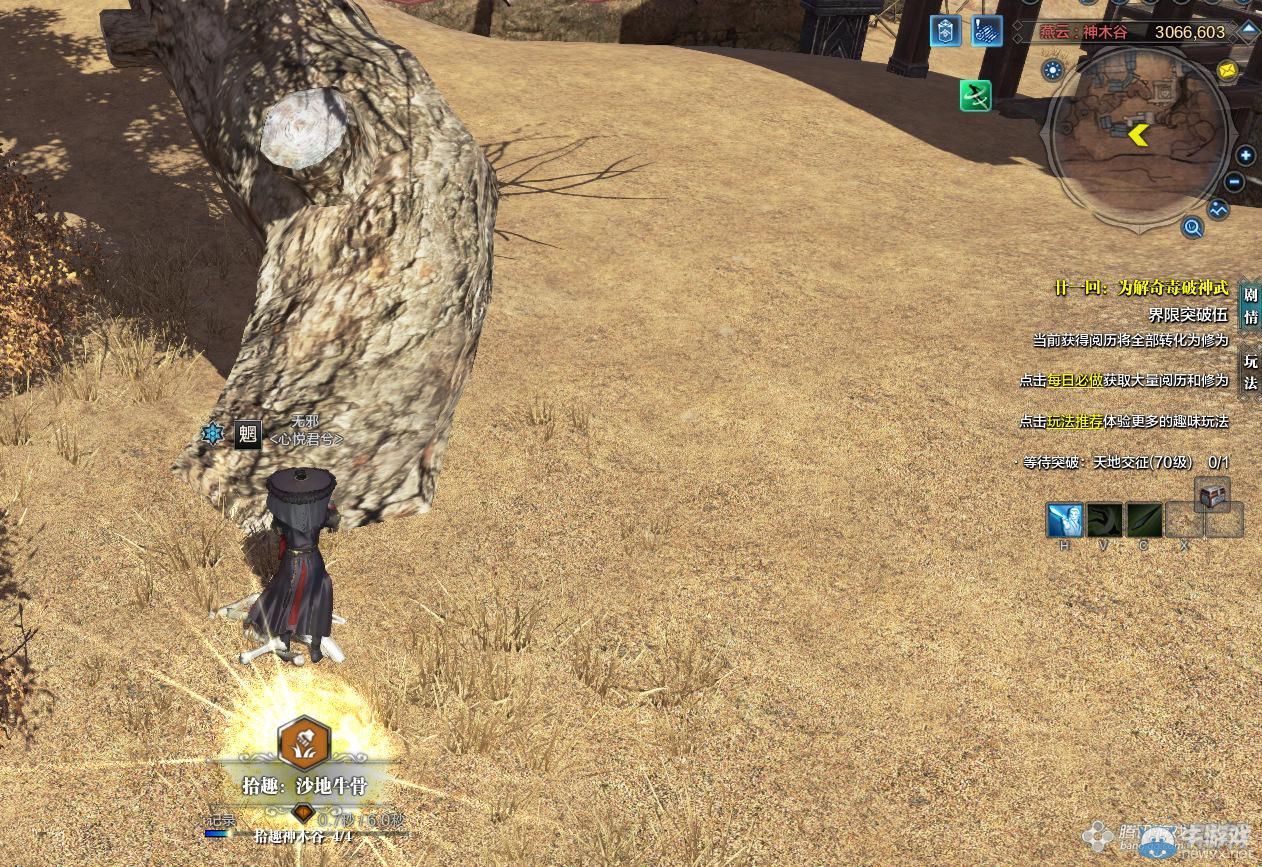Open the circular minimap
Image resolution: width=1262 pixels, height=867 pixels.
[x=1138, y=134]
